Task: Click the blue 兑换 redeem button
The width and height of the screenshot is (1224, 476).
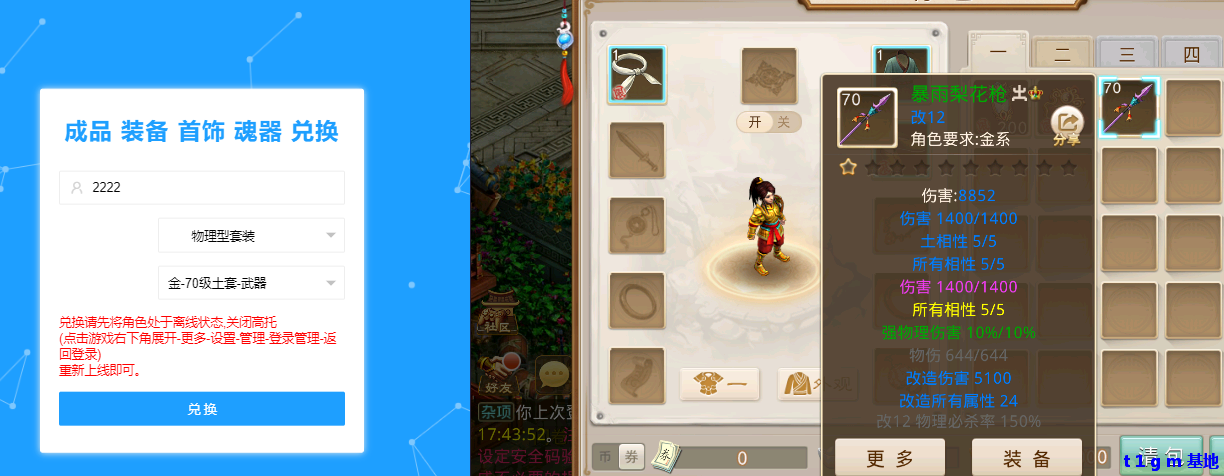Action: 201,409
